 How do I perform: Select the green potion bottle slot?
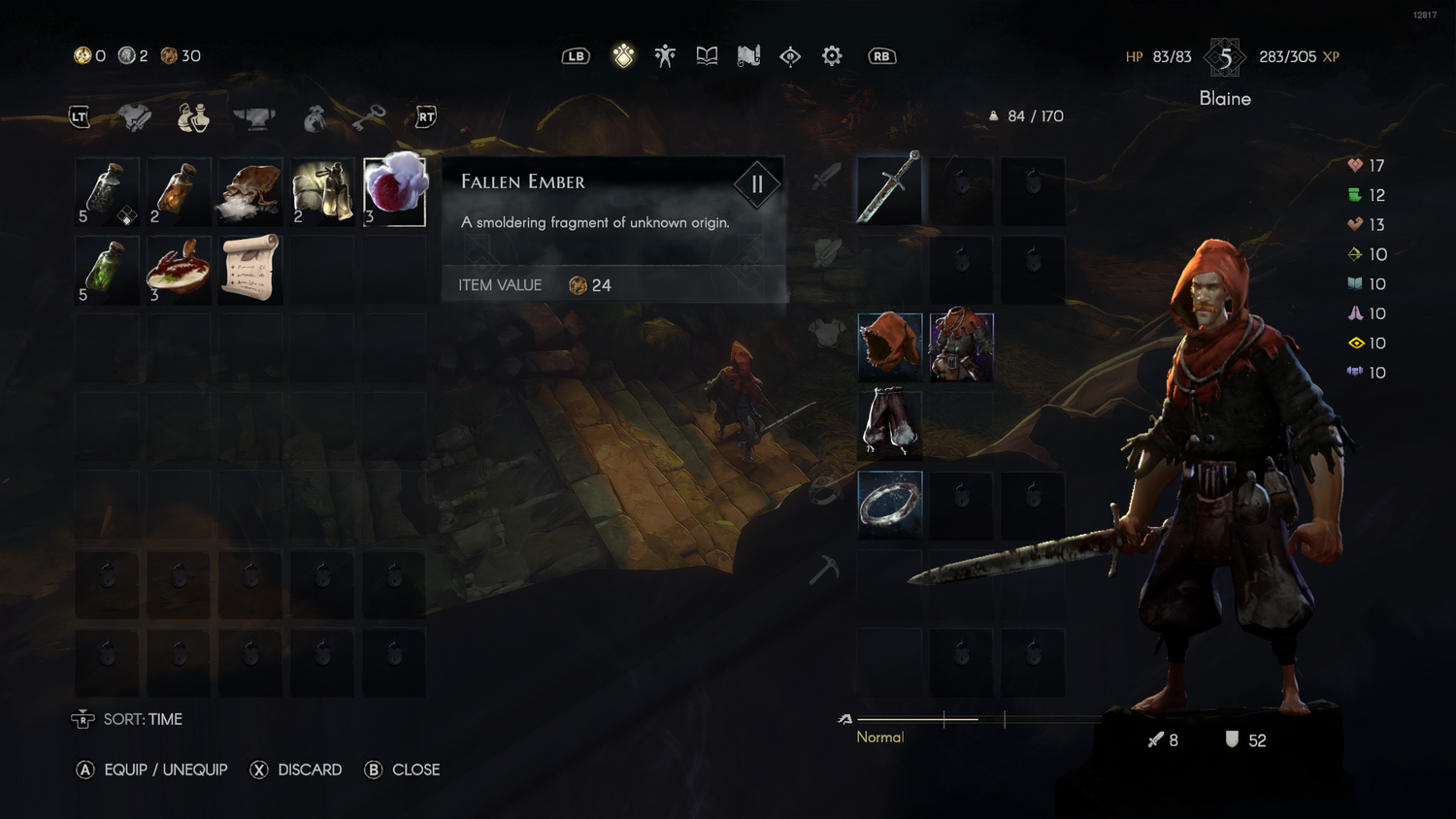[x=107, y=270]
